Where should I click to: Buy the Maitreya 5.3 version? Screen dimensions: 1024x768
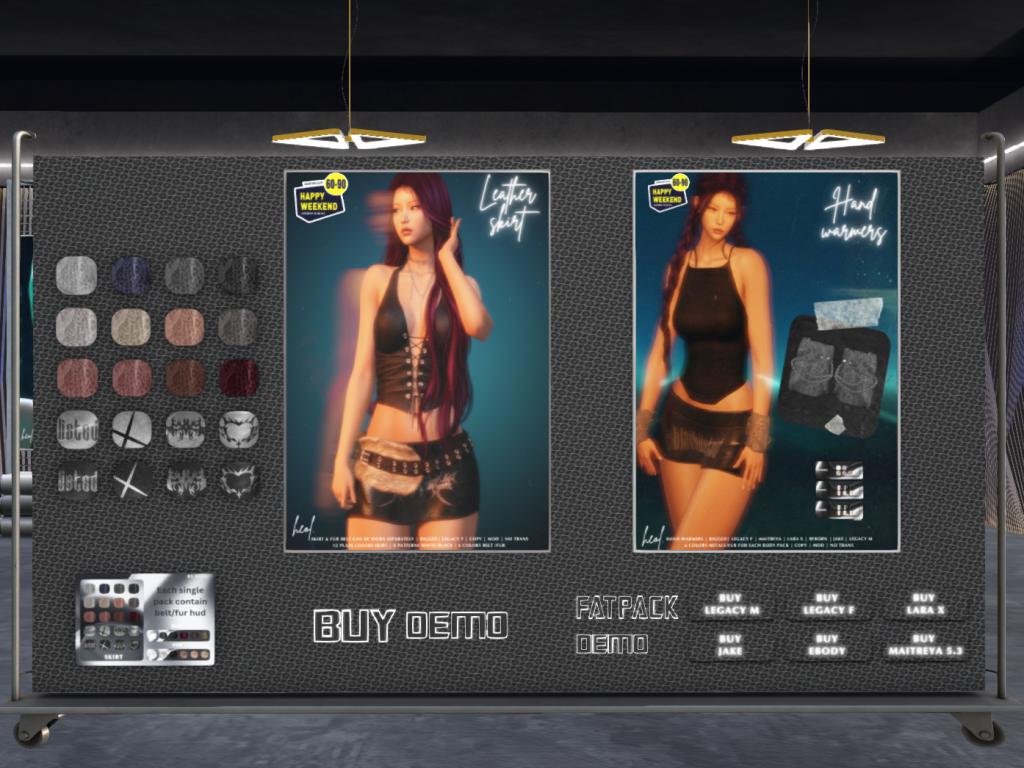pyautogui.click(x=924, y=646)
